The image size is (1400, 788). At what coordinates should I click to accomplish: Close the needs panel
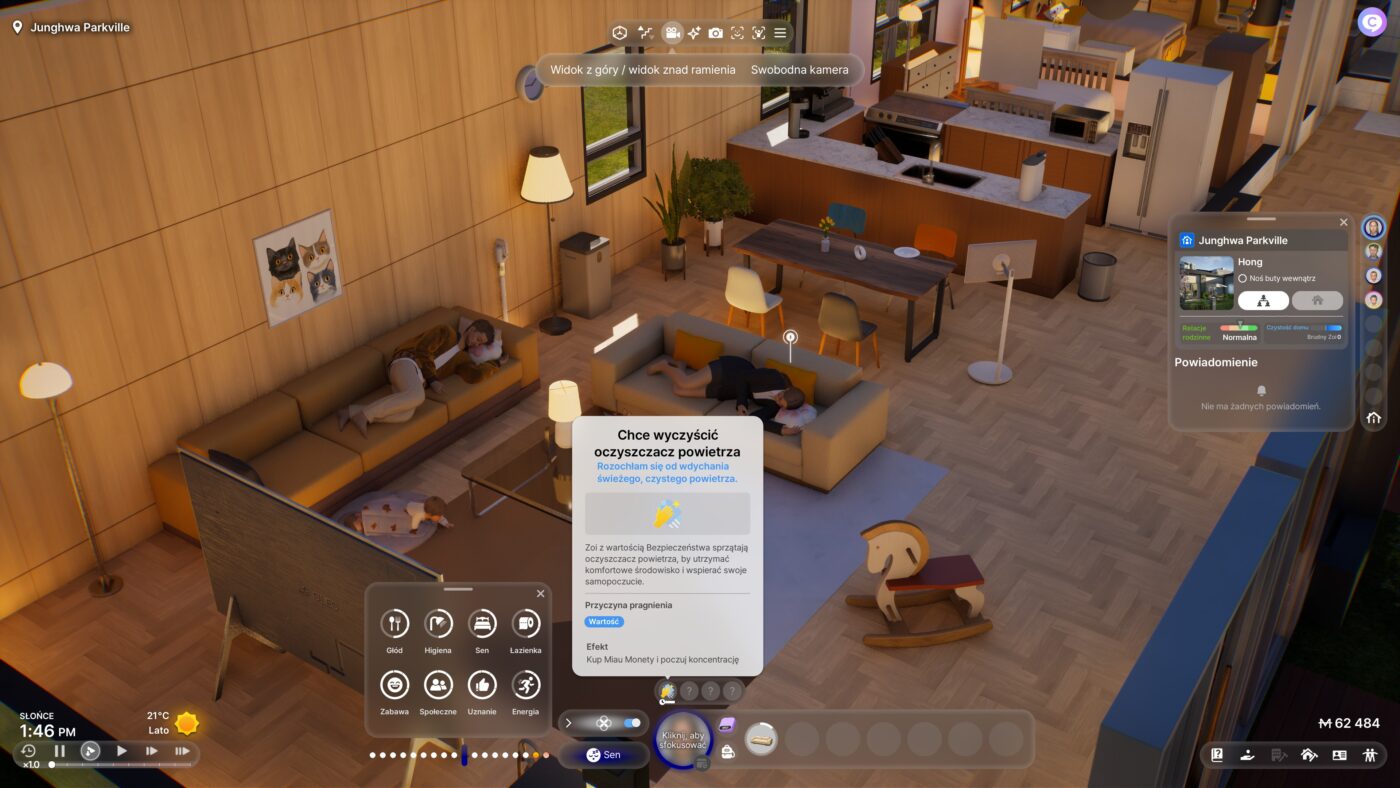tap(540, 594)
